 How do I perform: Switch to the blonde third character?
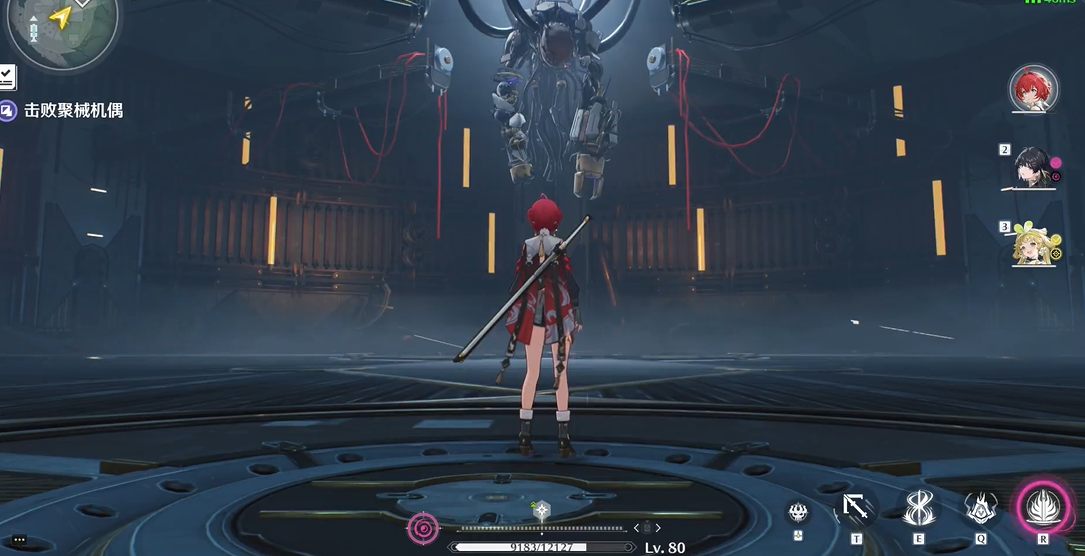point(1031,243)
